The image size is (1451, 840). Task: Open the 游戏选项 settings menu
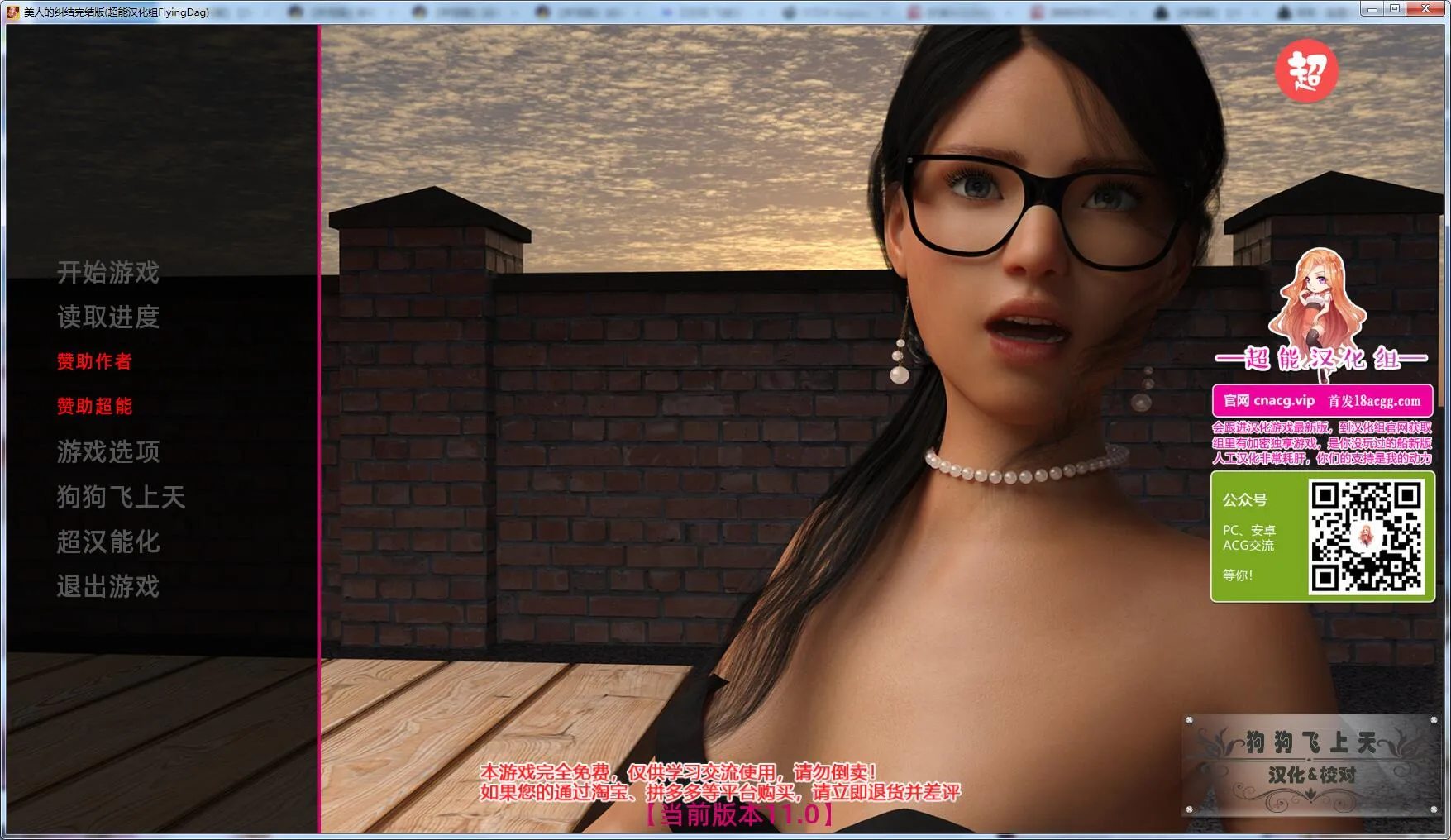[108, 451]
